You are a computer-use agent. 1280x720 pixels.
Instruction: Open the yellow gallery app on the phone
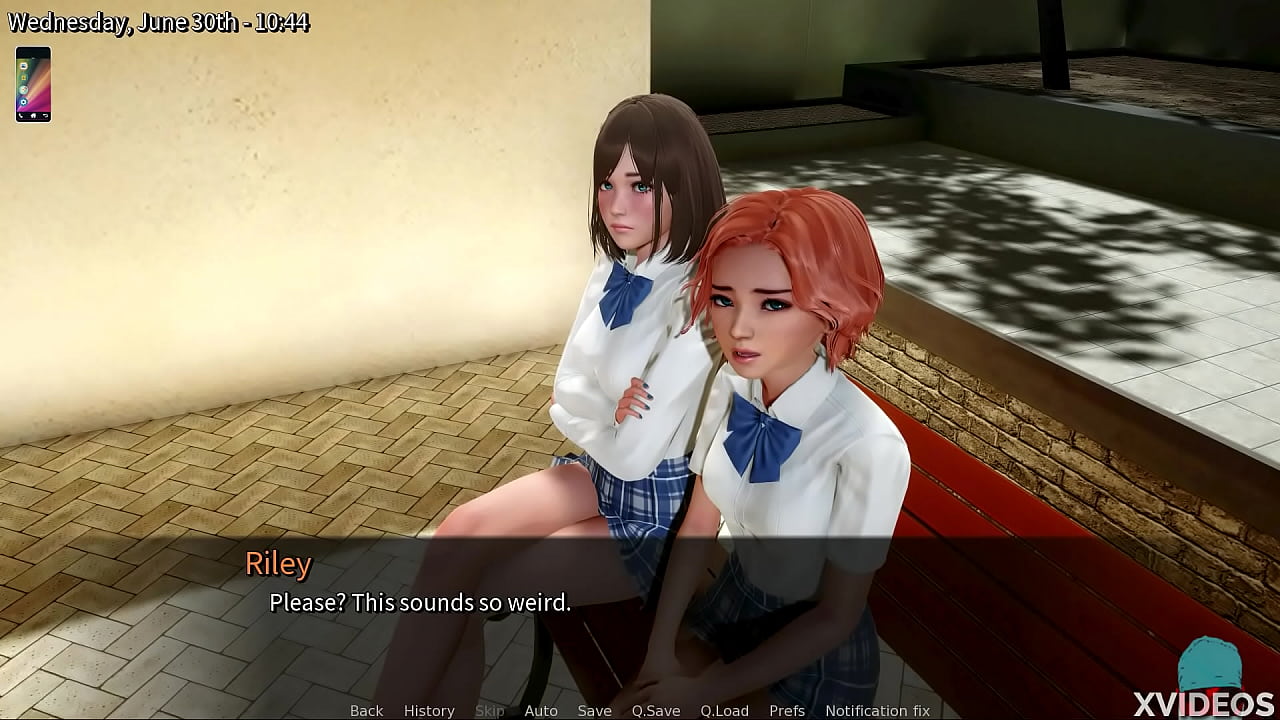24,77
